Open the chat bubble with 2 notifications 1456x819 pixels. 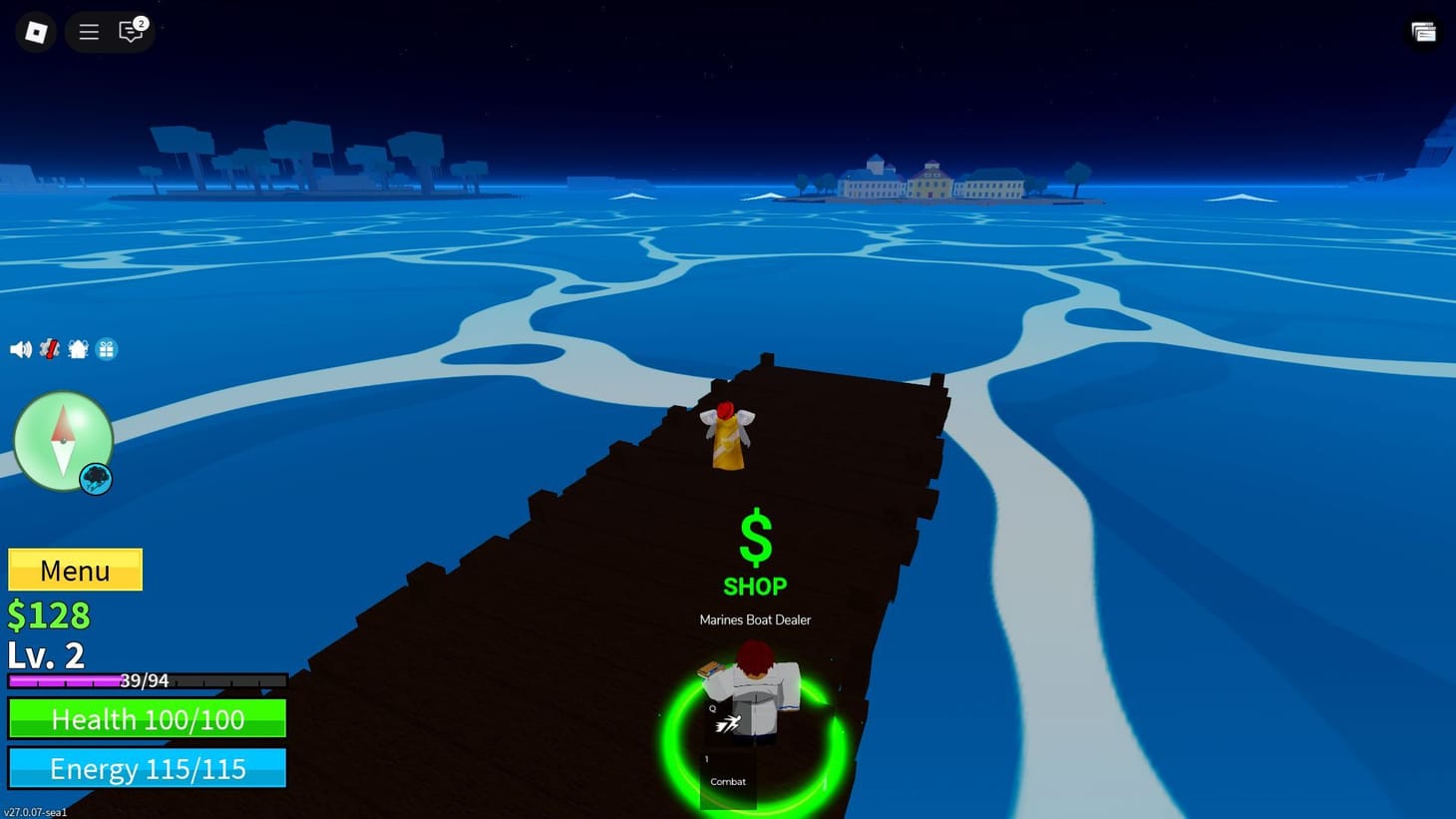131,31
